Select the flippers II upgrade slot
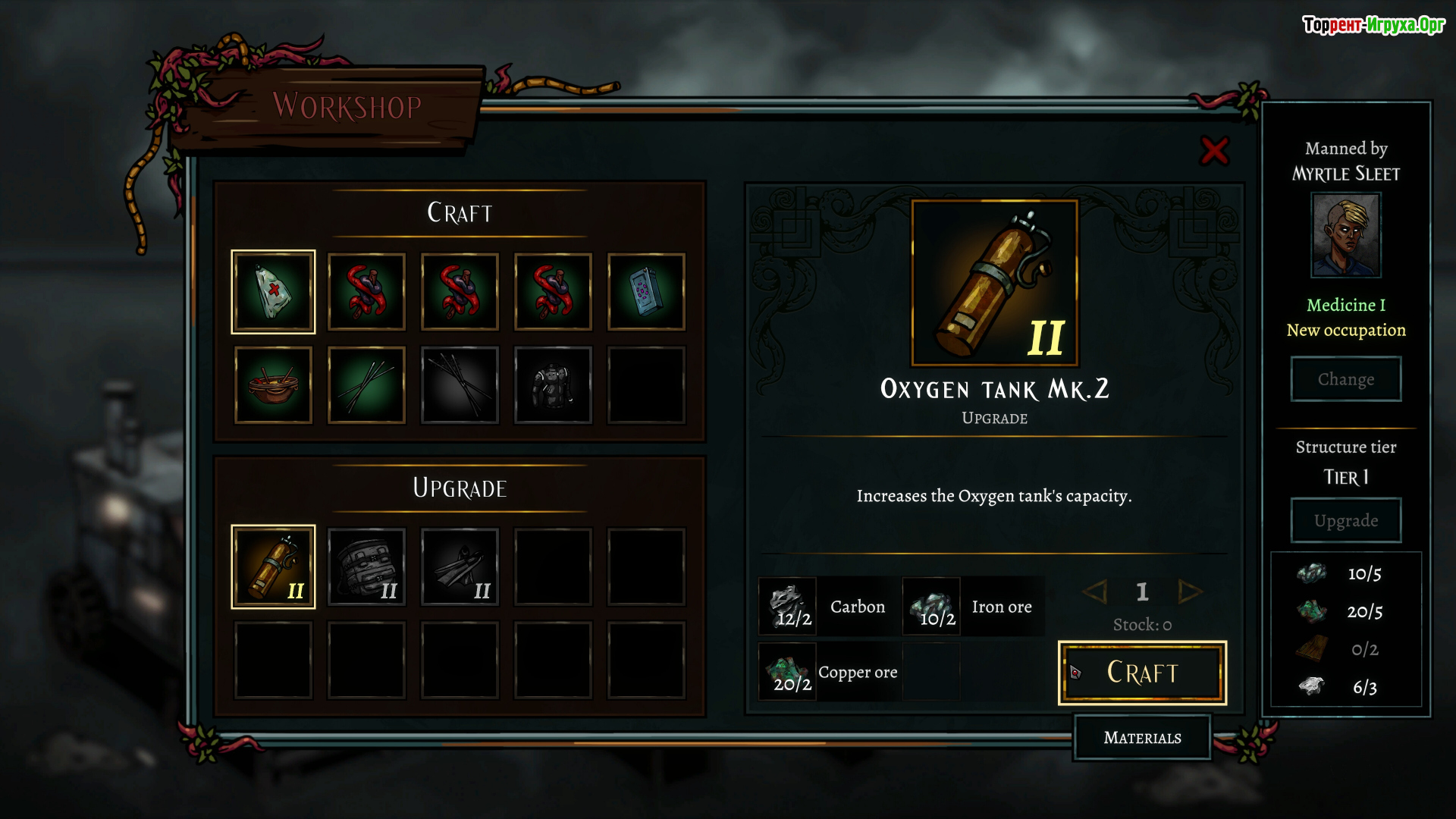The height and width of the screenshot is (819, 1456). point(460,566)
